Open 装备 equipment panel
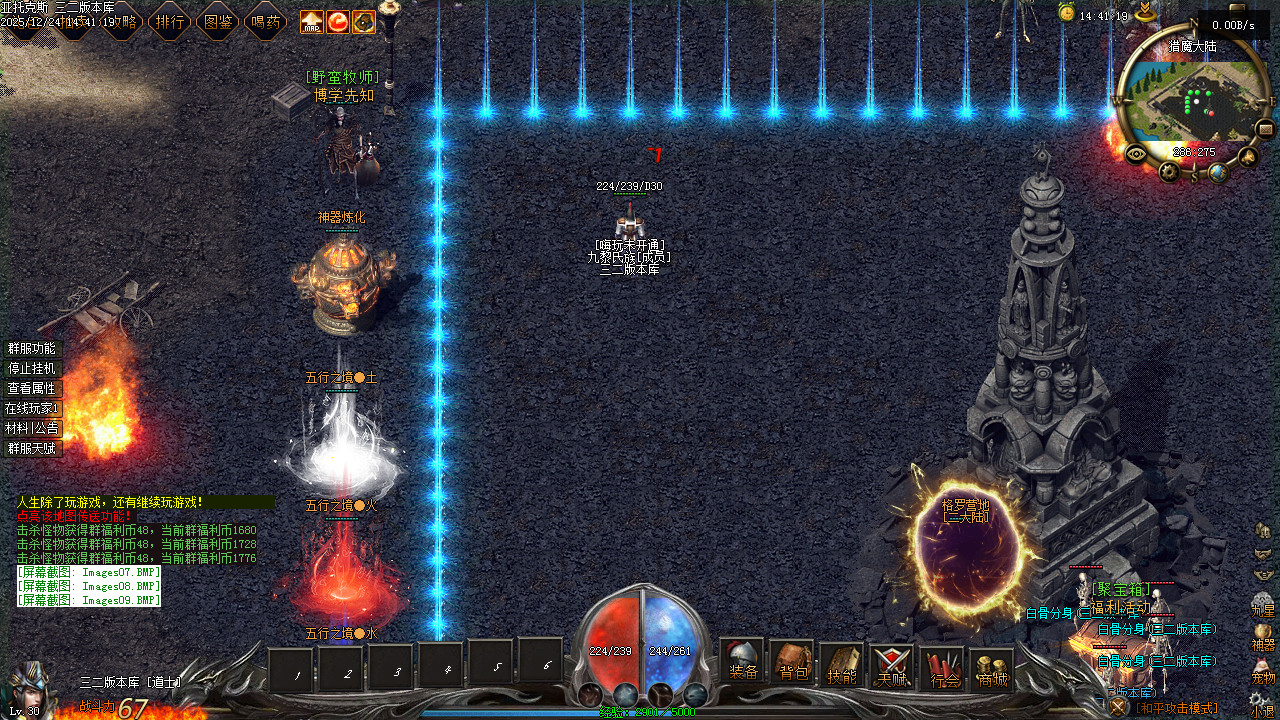Screen dimensions: 1280x720 pos(742,663)
